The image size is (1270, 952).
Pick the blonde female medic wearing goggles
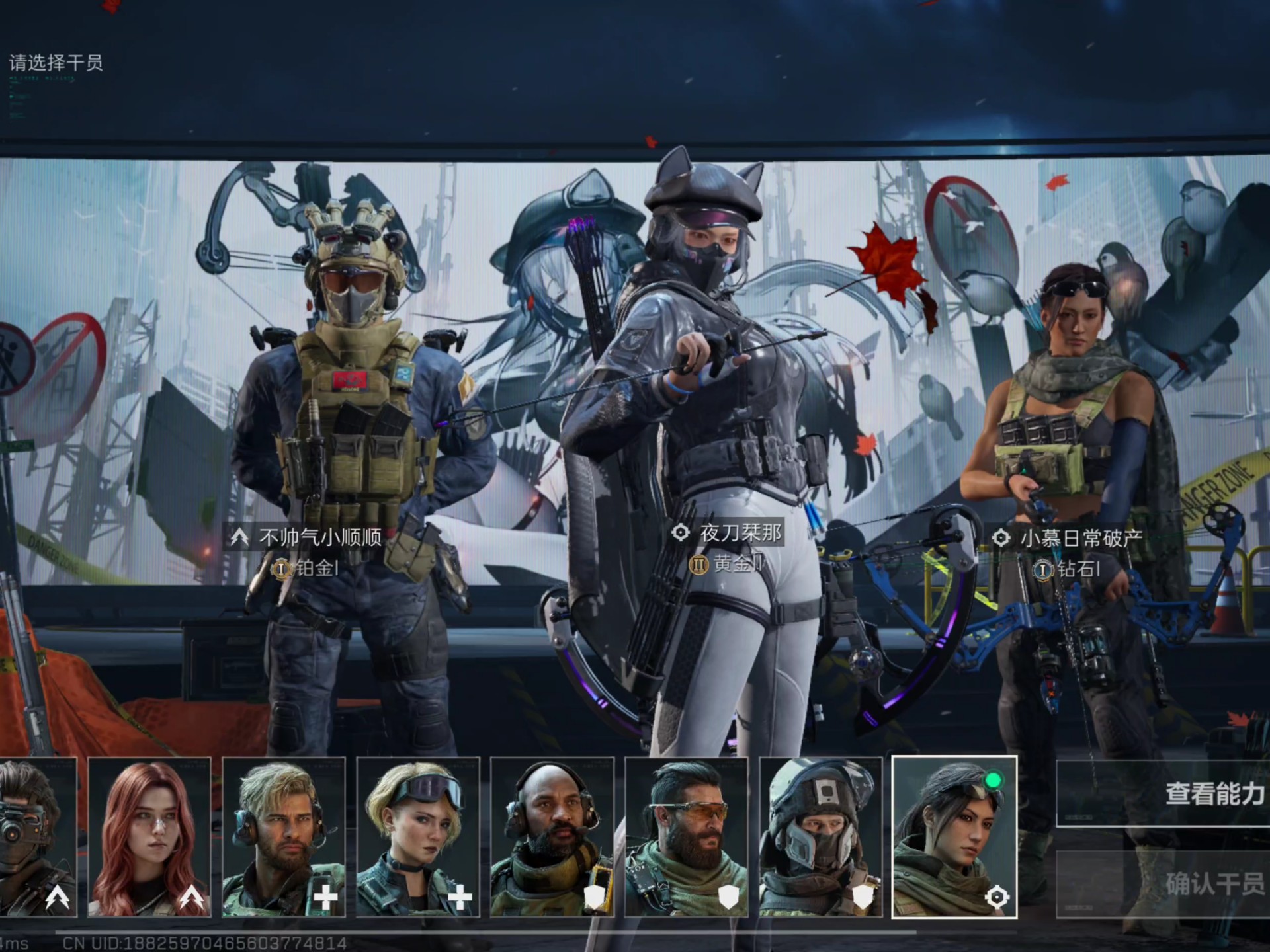[x=418, y=837]
